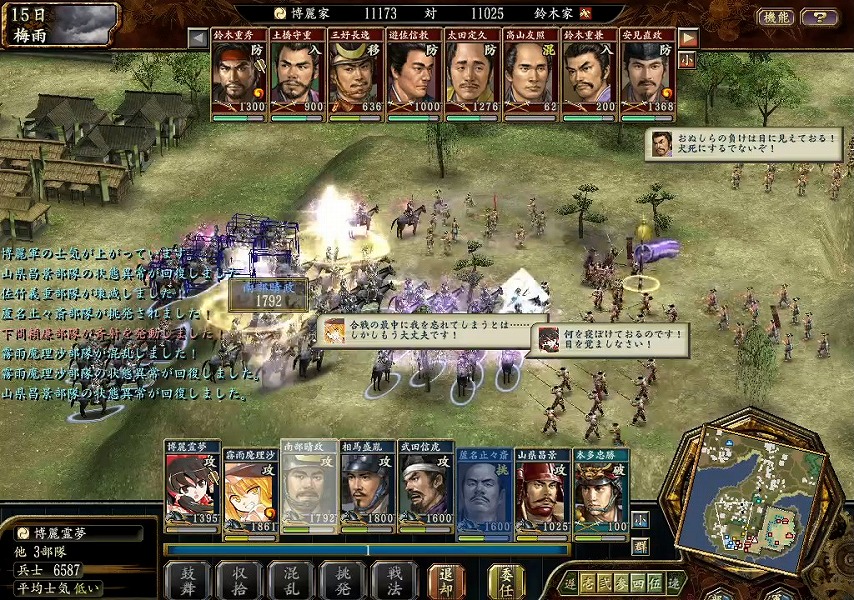Choose enemy officer 高山友照 card
Viewport: 854px width, 600px height.
click(531, 75)
